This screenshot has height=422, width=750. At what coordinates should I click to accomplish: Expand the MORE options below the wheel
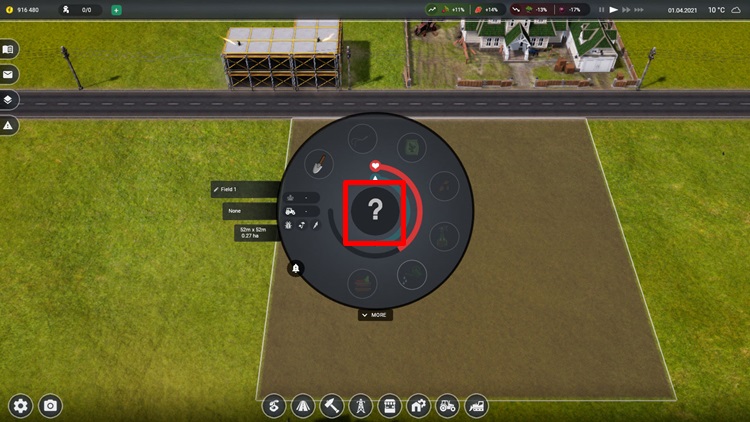(375, 314)
